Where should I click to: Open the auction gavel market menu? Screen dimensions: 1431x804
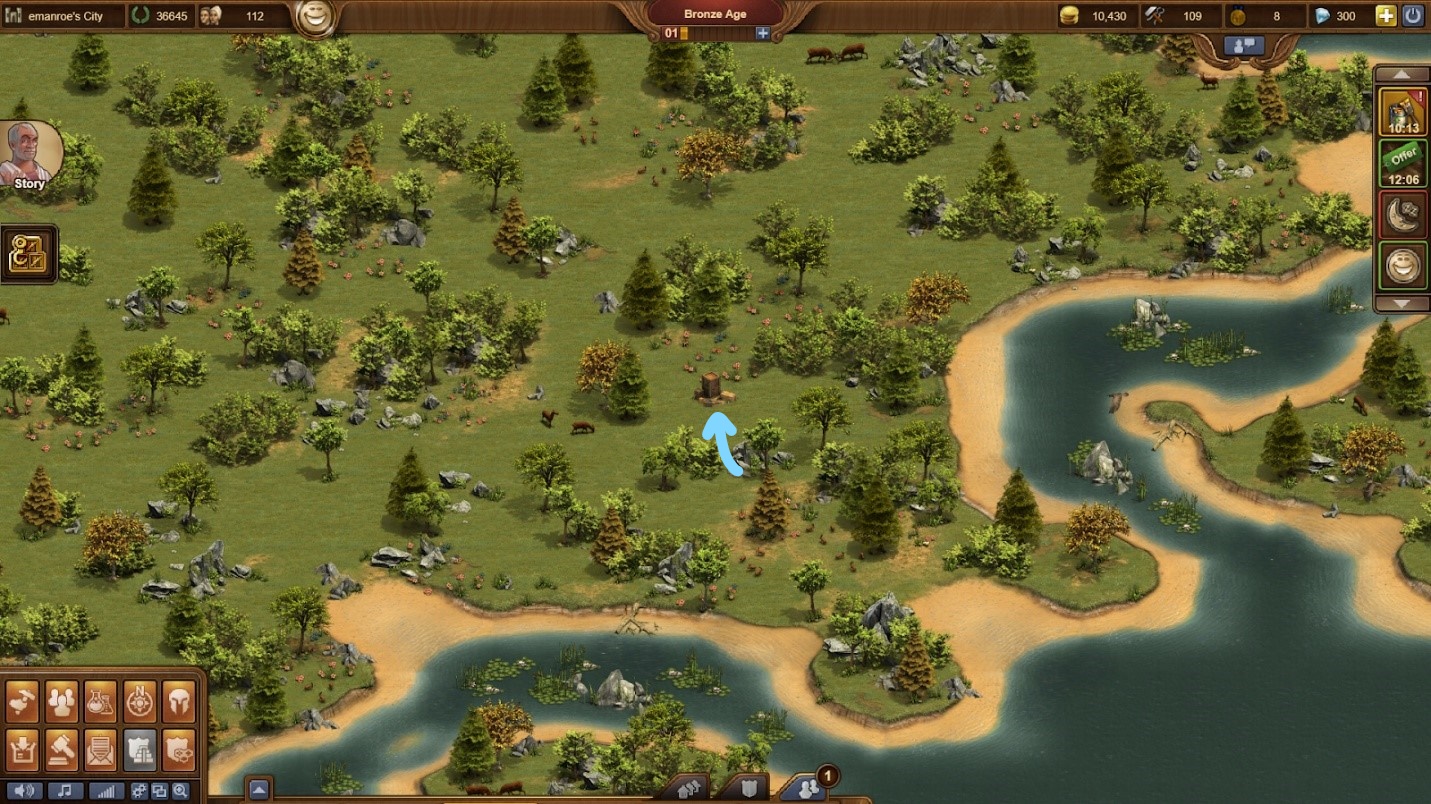(x=61, y=750)
